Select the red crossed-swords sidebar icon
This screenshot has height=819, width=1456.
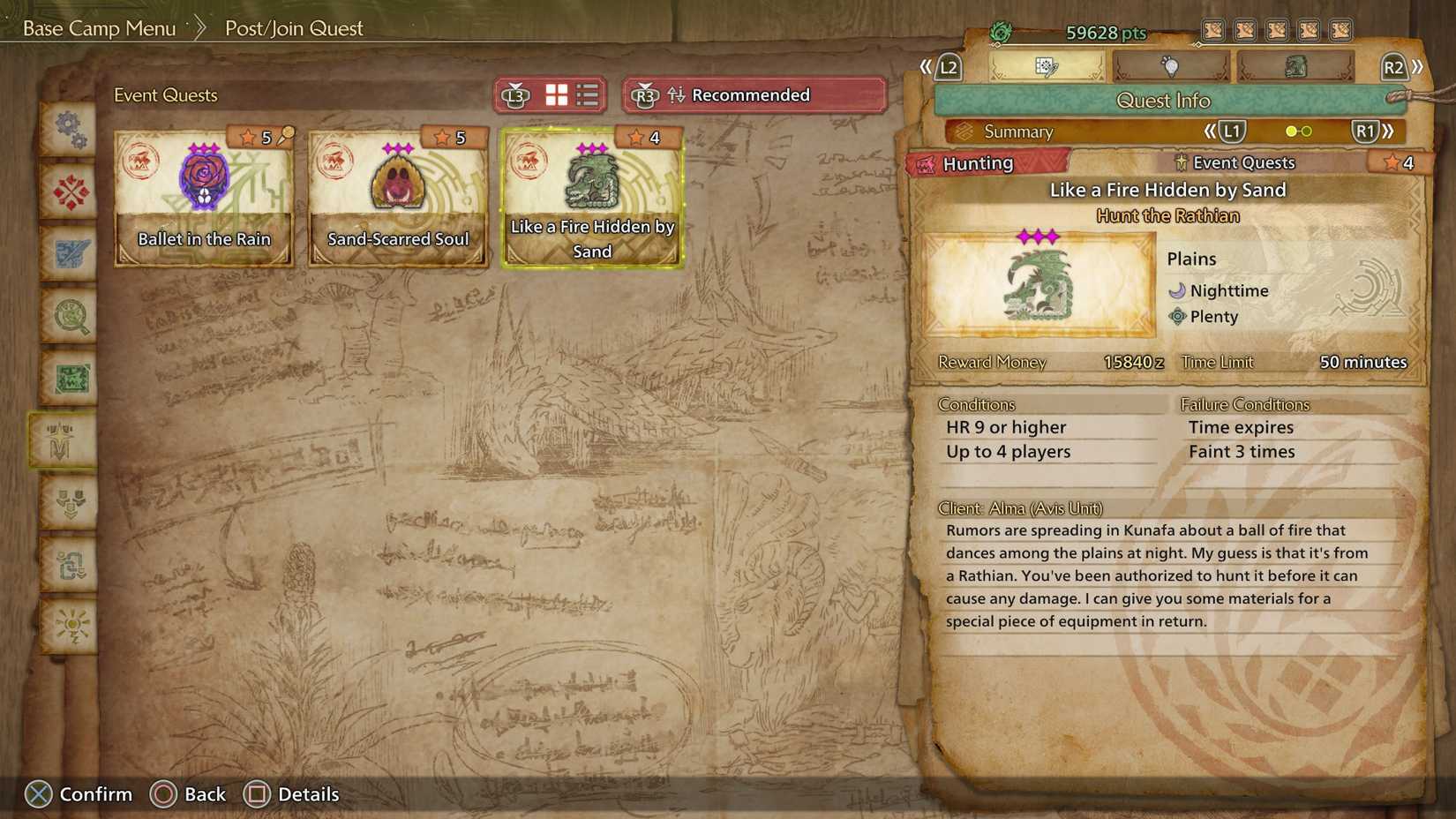point(69,192)
